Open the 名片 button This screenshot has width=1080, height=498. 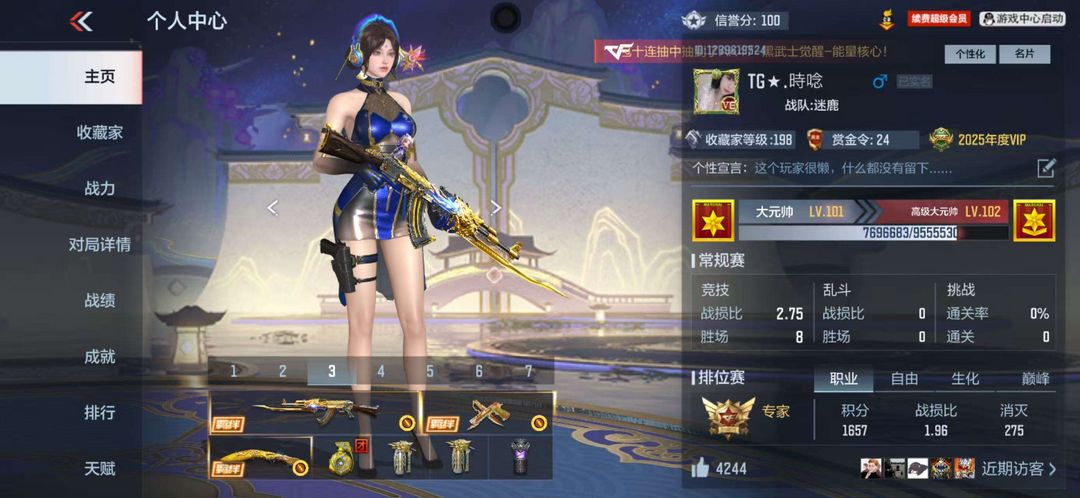(1024, 54)
